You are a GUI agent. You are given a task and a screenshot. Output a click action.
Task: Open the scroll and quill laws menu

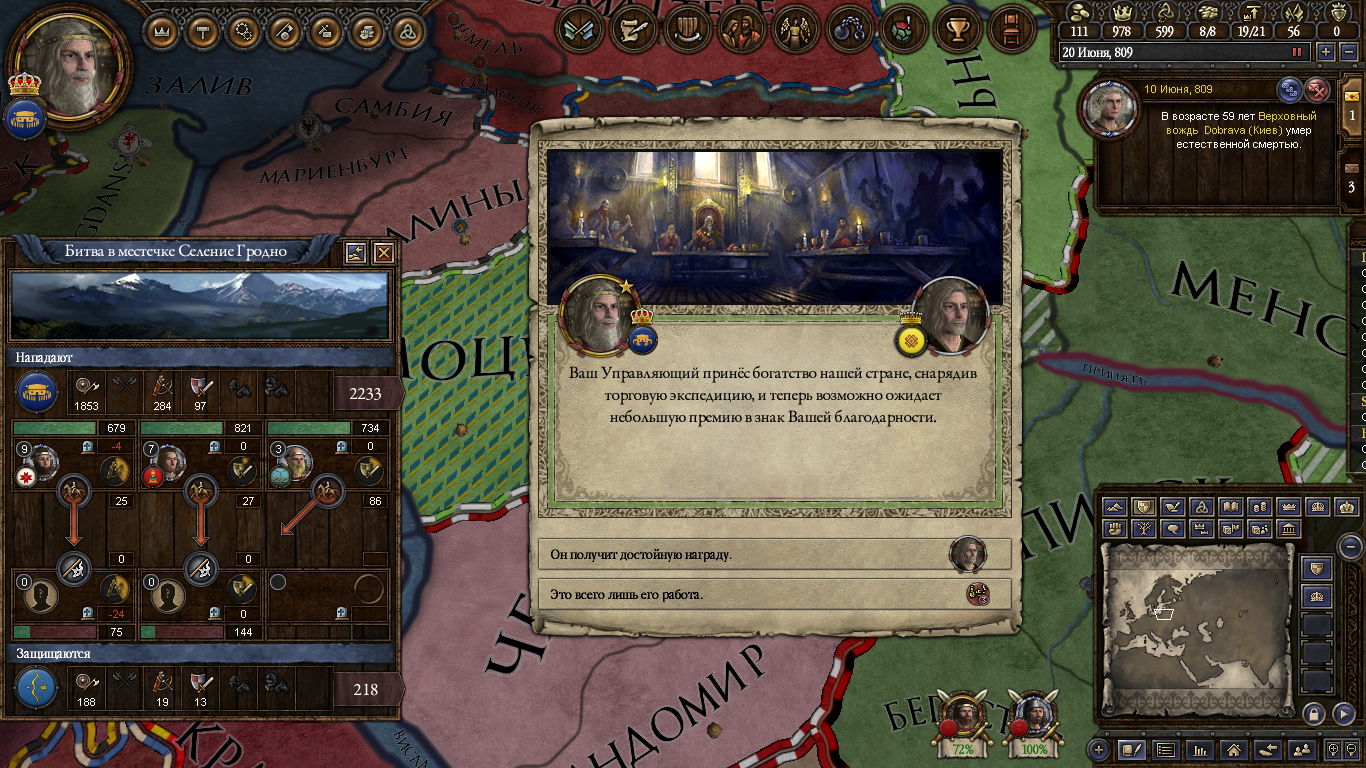point(633,29)
